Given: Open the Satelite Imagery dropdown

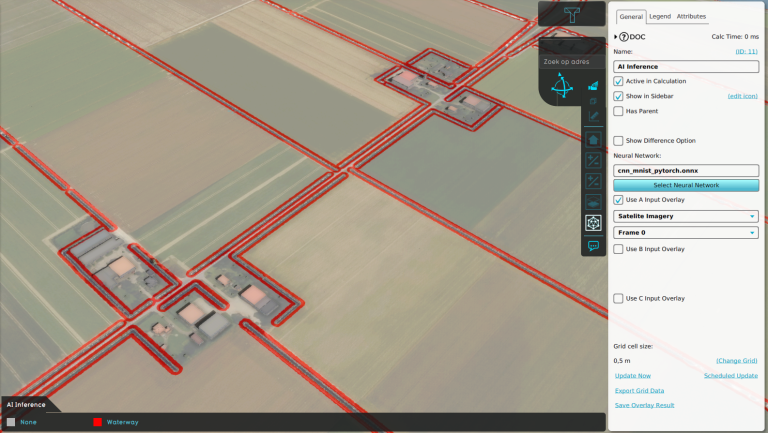Looking at the screenshot, I should click(686, 216).
